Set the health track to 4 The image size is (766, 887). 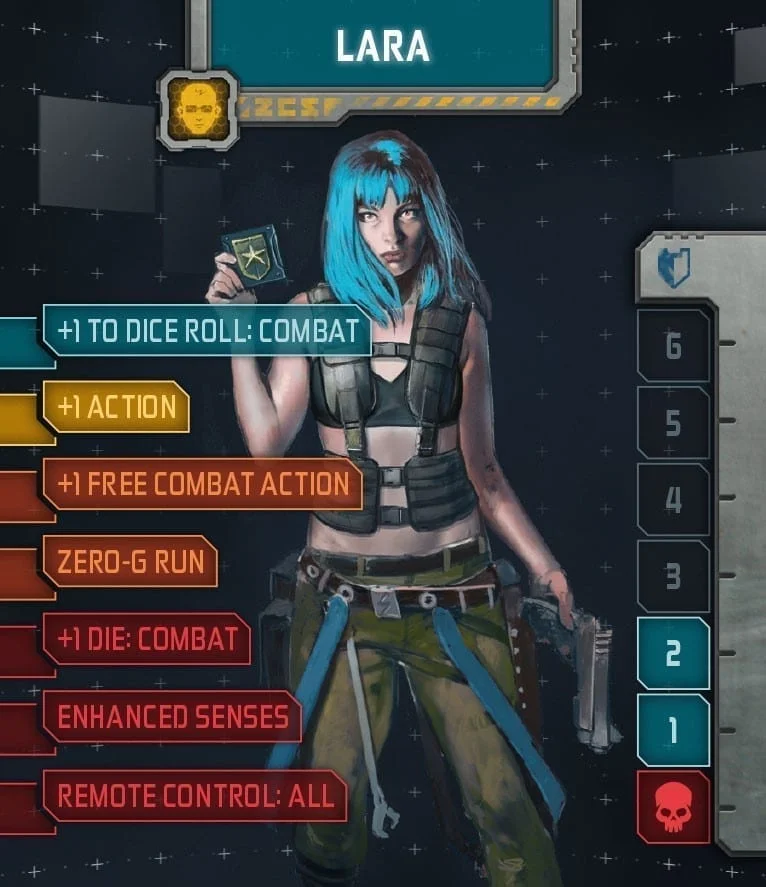(673, 499)
